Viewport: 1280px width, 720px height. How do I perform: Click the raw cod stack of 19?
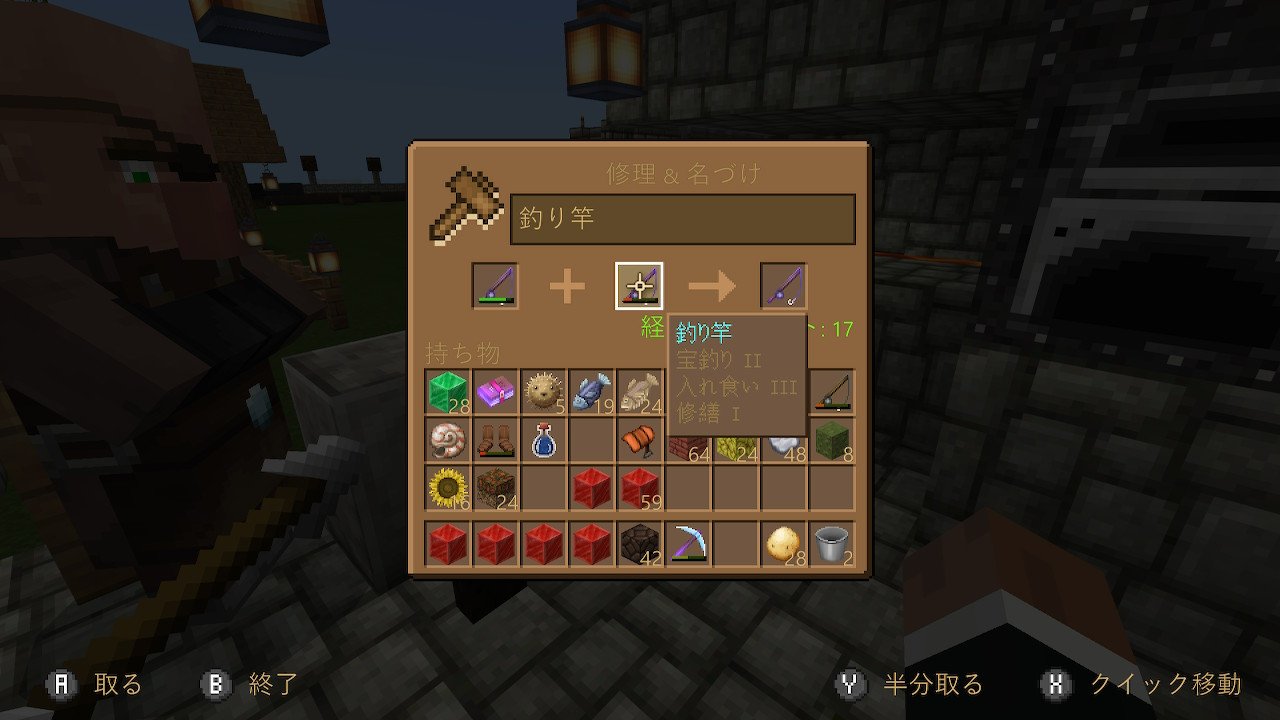click(591, 390)
